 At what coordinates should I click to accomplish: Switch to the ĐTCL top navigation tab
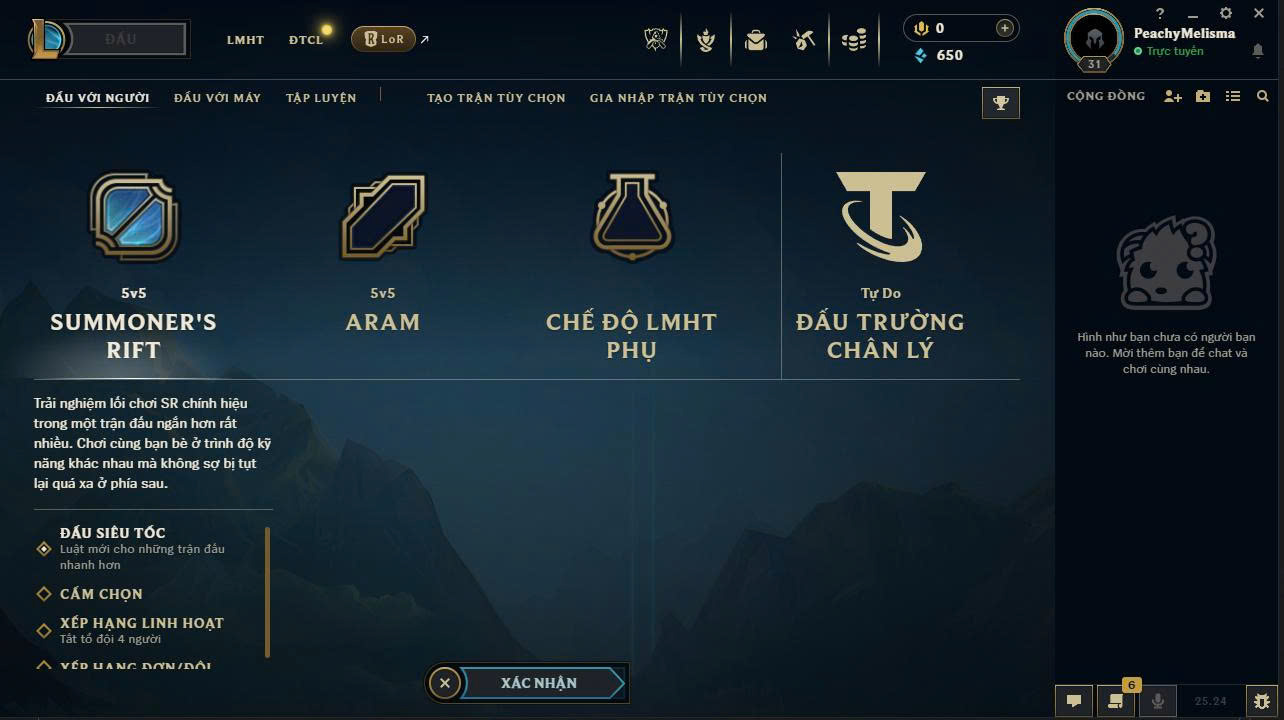[306, 40]
